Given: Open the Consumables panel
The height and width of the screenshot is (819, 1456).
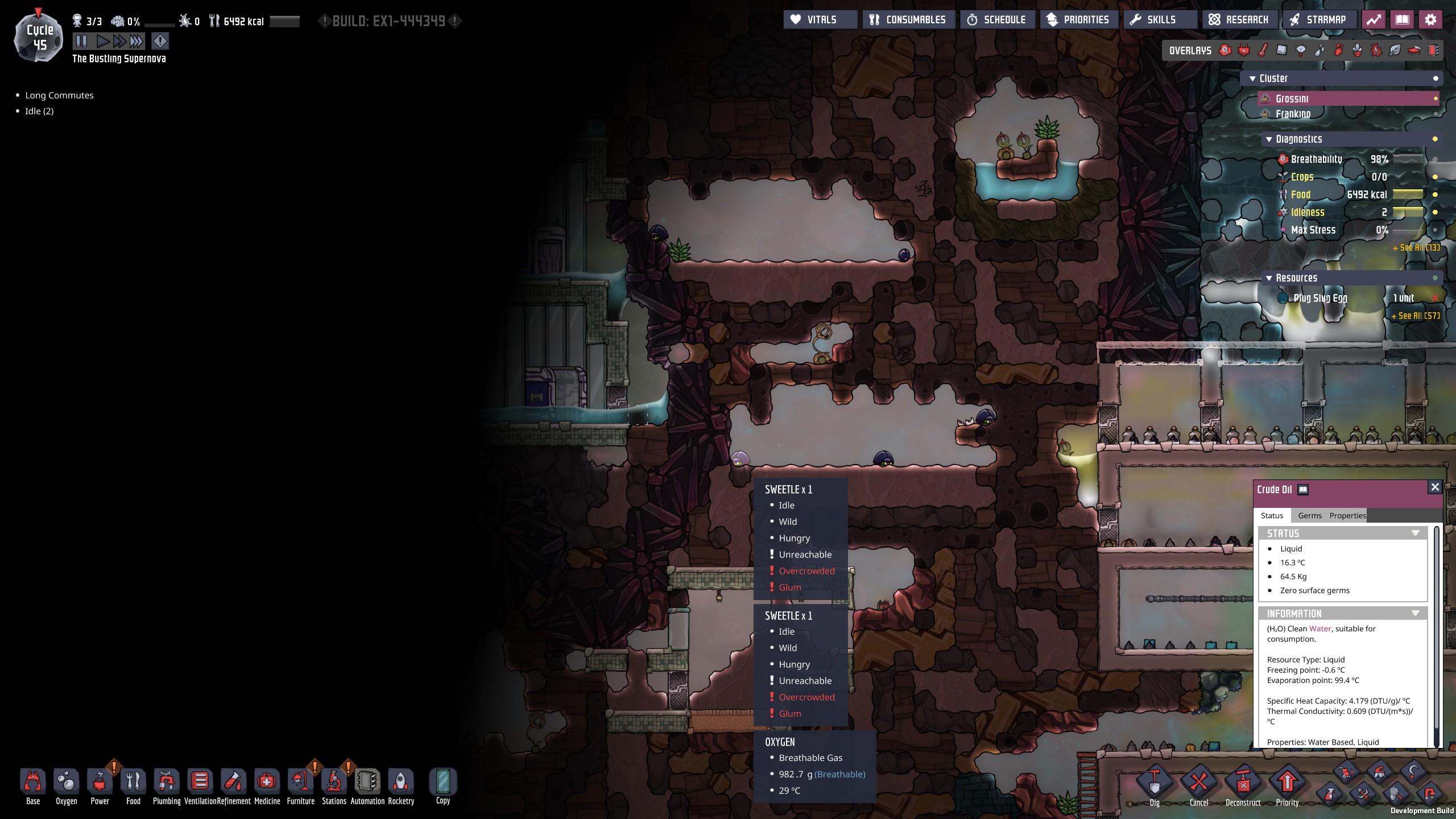Looking at the screenshot, I should (908, 20).
